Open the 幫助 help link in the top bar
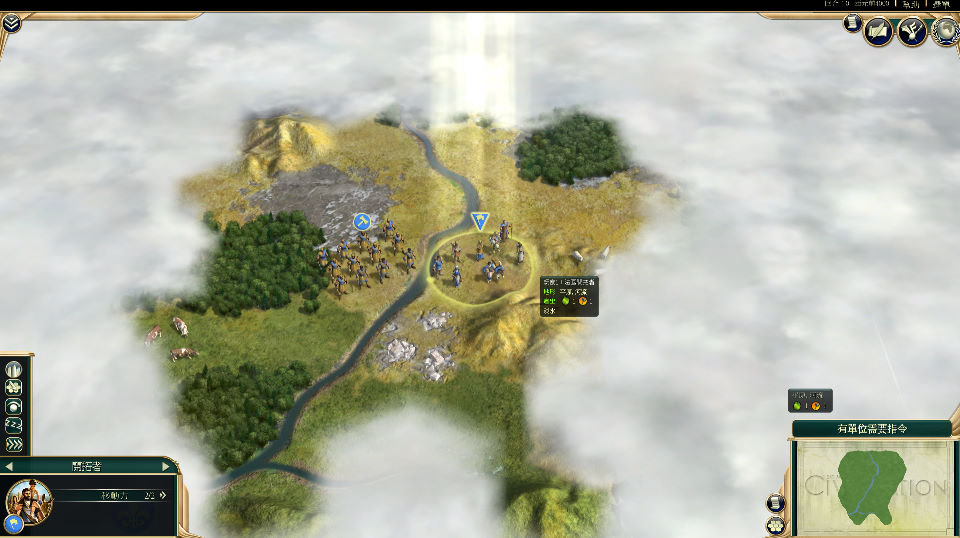The height and width of the screenshot is (538, 960). pyautogui.click(x=911, y=5)
